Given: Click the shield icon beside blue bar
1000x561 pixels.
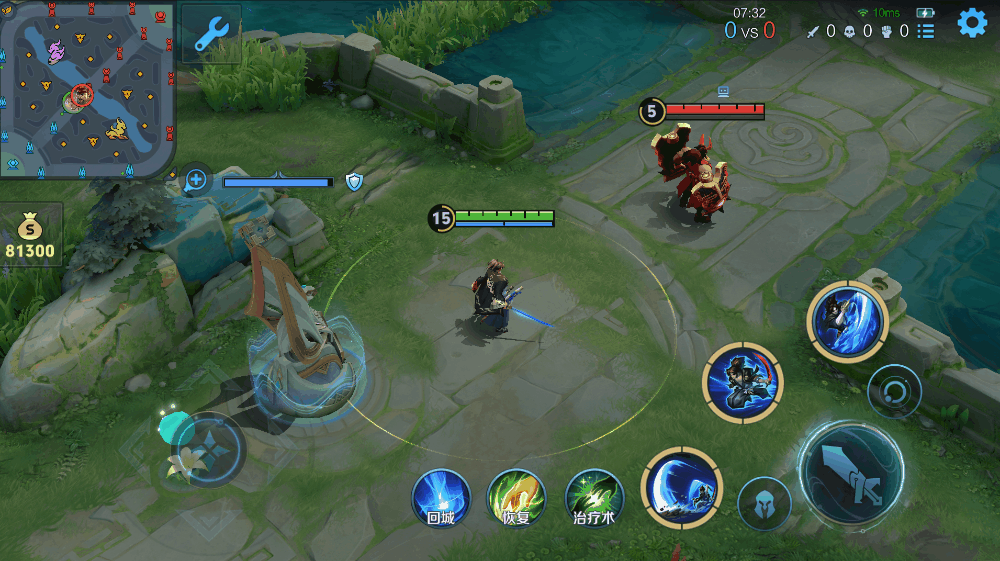Looking at the screenshot, I should pos(354,181).
